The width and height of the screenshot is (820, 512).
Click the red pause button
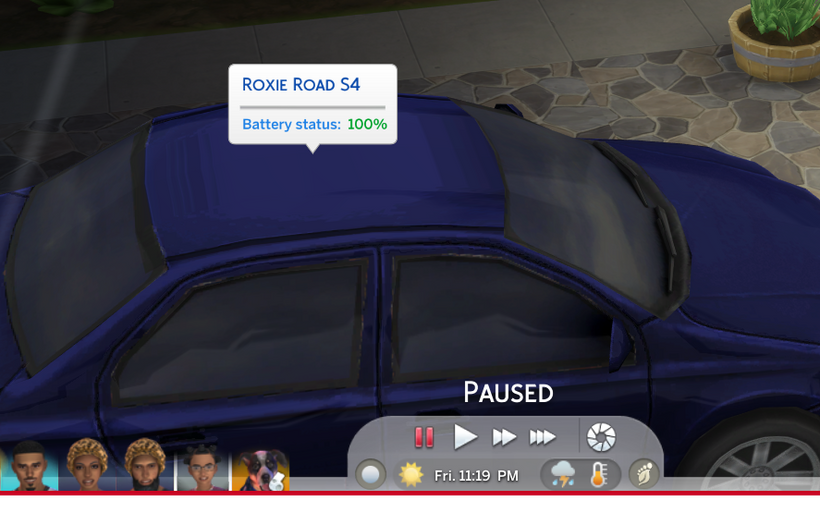click(424, 437)
